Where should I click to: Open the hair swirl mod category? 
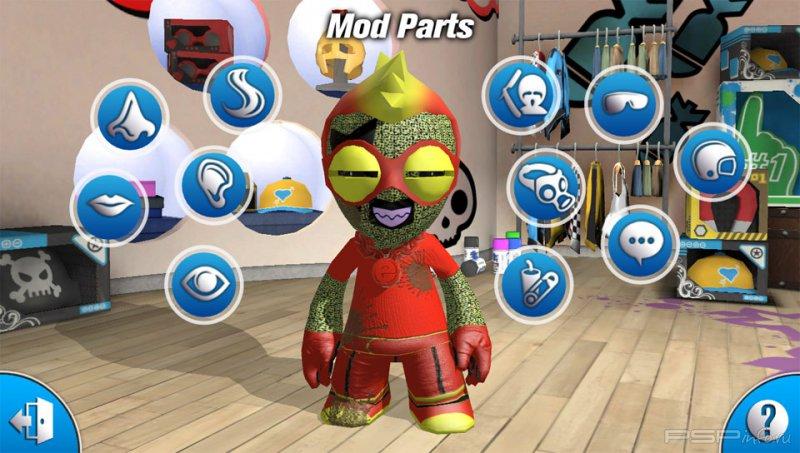point(241,93)
